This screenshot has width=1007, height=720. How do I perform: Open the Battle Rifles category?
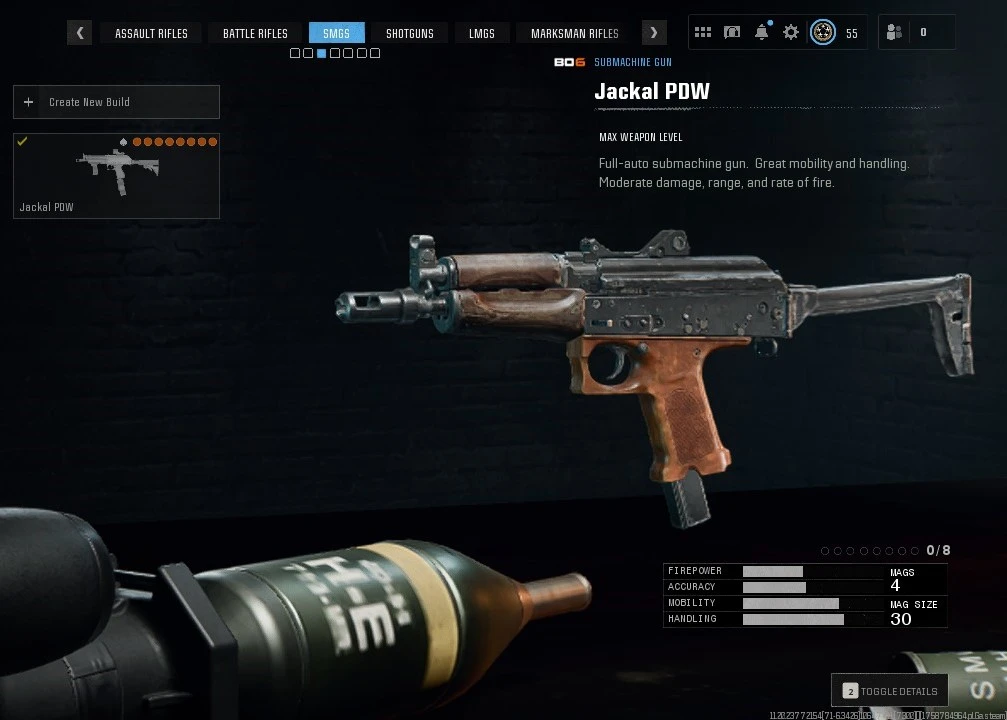[x=255, y=33]
